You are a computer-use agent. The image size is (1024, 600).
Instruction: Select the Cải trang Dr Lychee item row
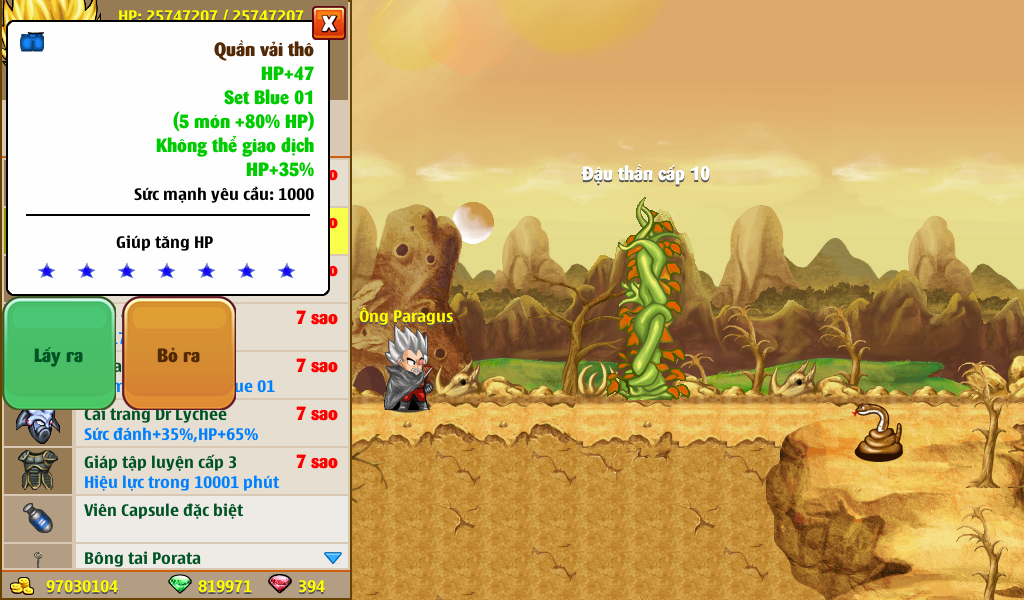point(210,424)
